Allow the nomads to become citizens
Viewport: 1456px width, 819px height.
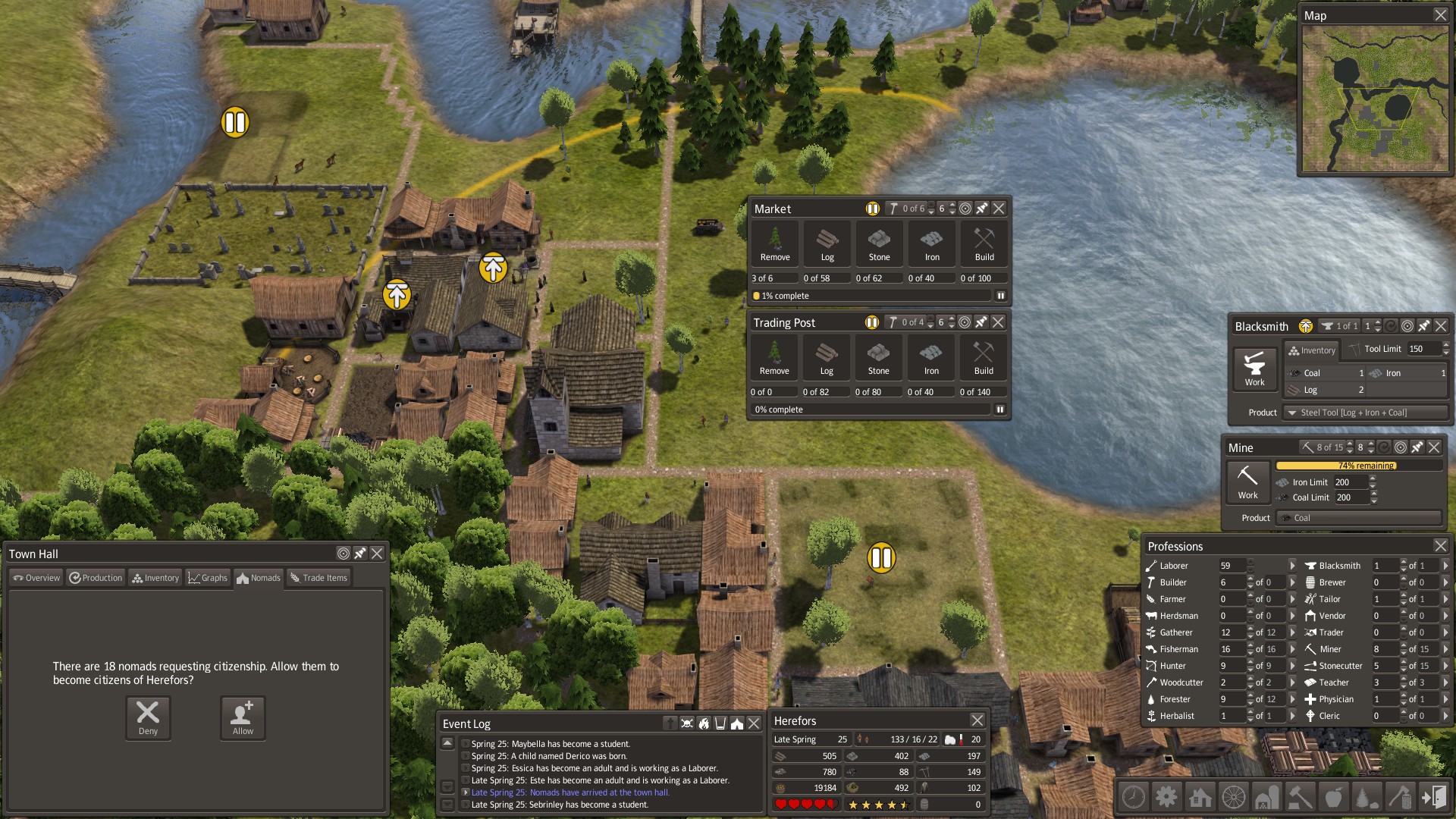(x=243, y=717)
